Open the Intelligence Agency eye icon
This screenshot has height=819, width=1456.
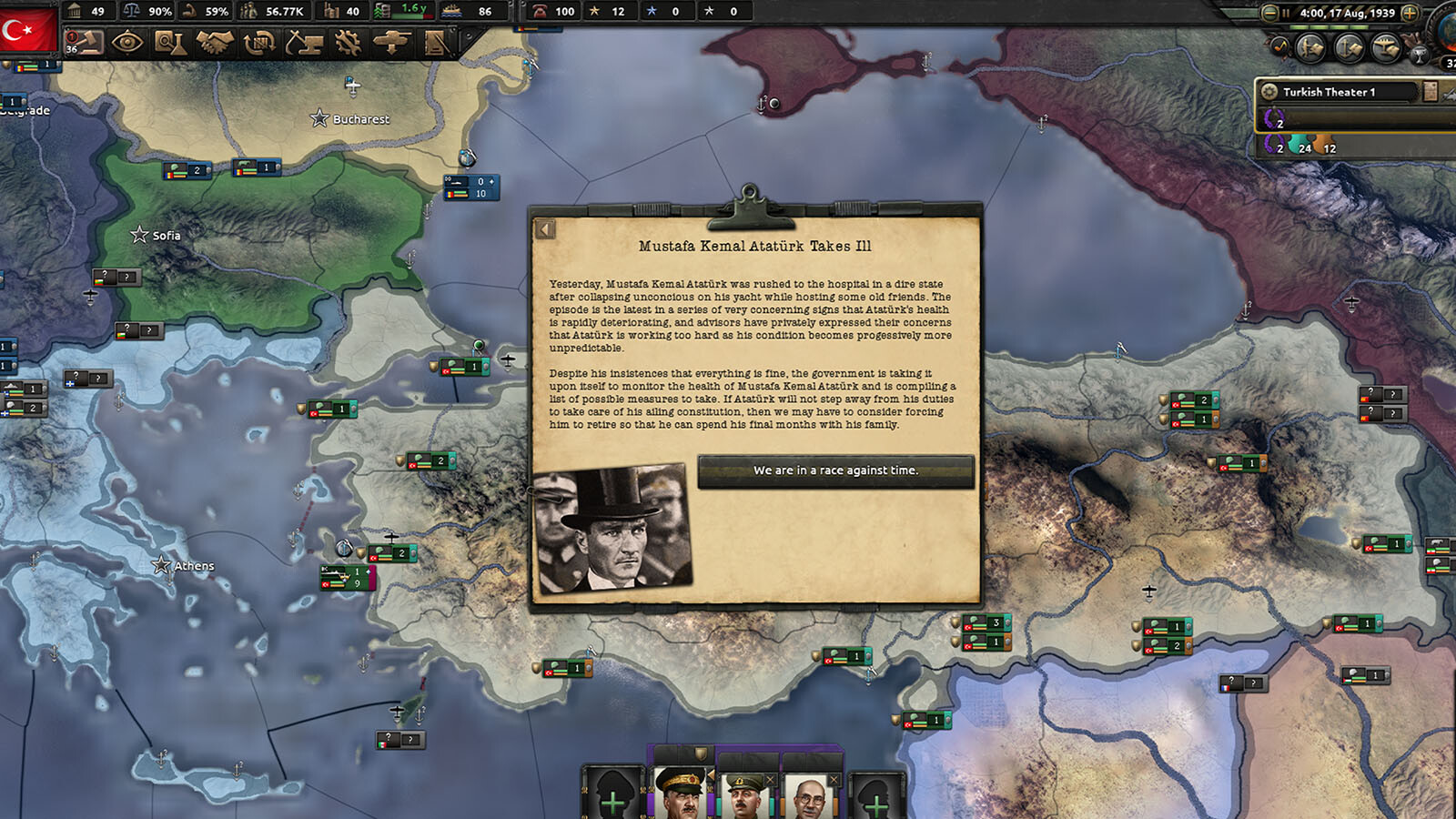(x=128, y=43)
